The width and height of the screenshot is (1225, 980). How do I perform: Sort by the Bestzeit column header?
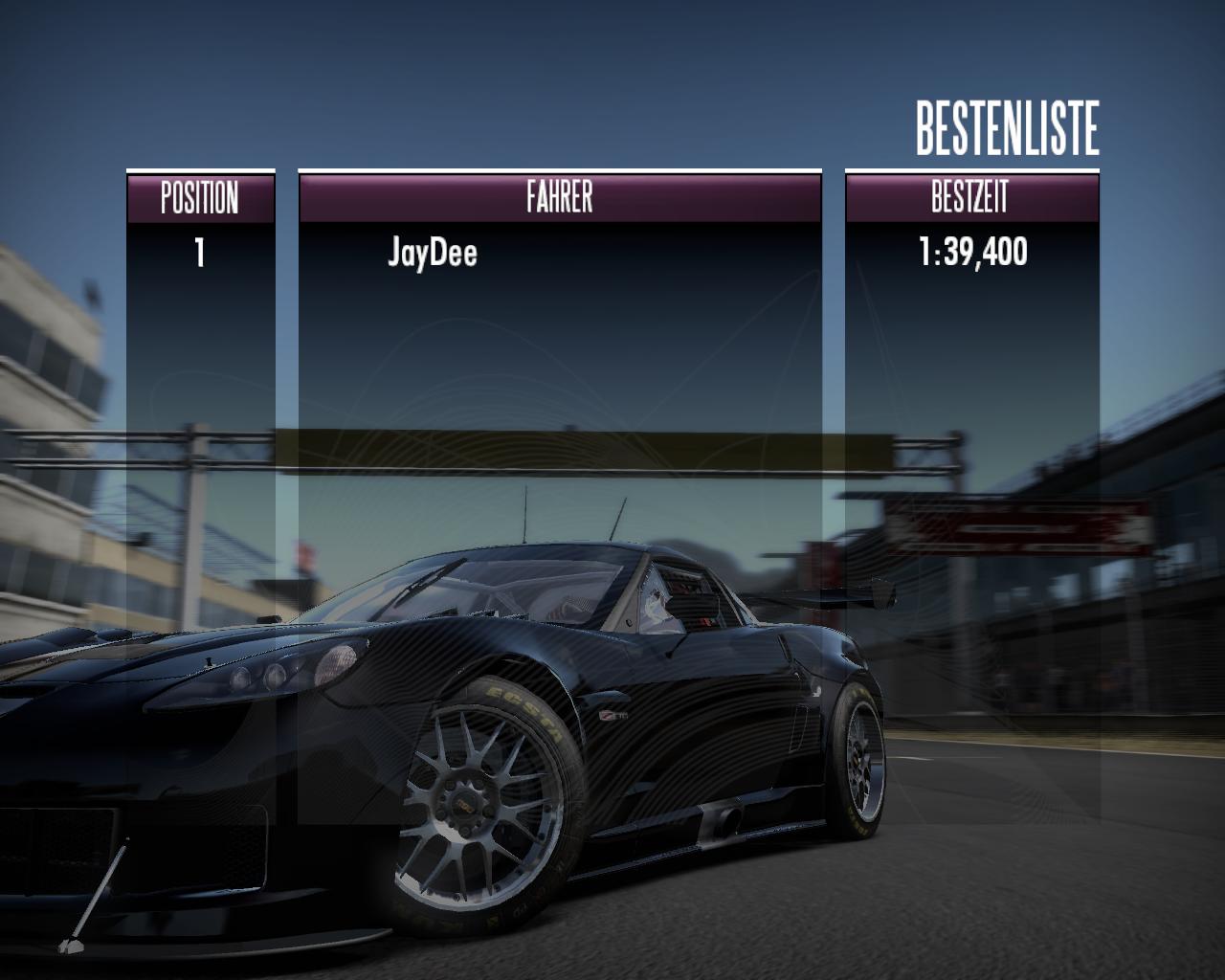970,198
